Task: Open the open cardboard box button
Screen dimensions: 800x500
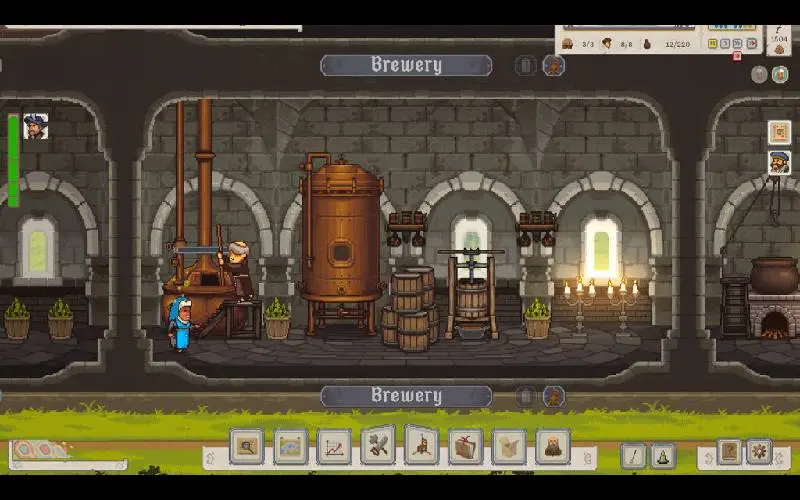Action: tap(509, 446)
